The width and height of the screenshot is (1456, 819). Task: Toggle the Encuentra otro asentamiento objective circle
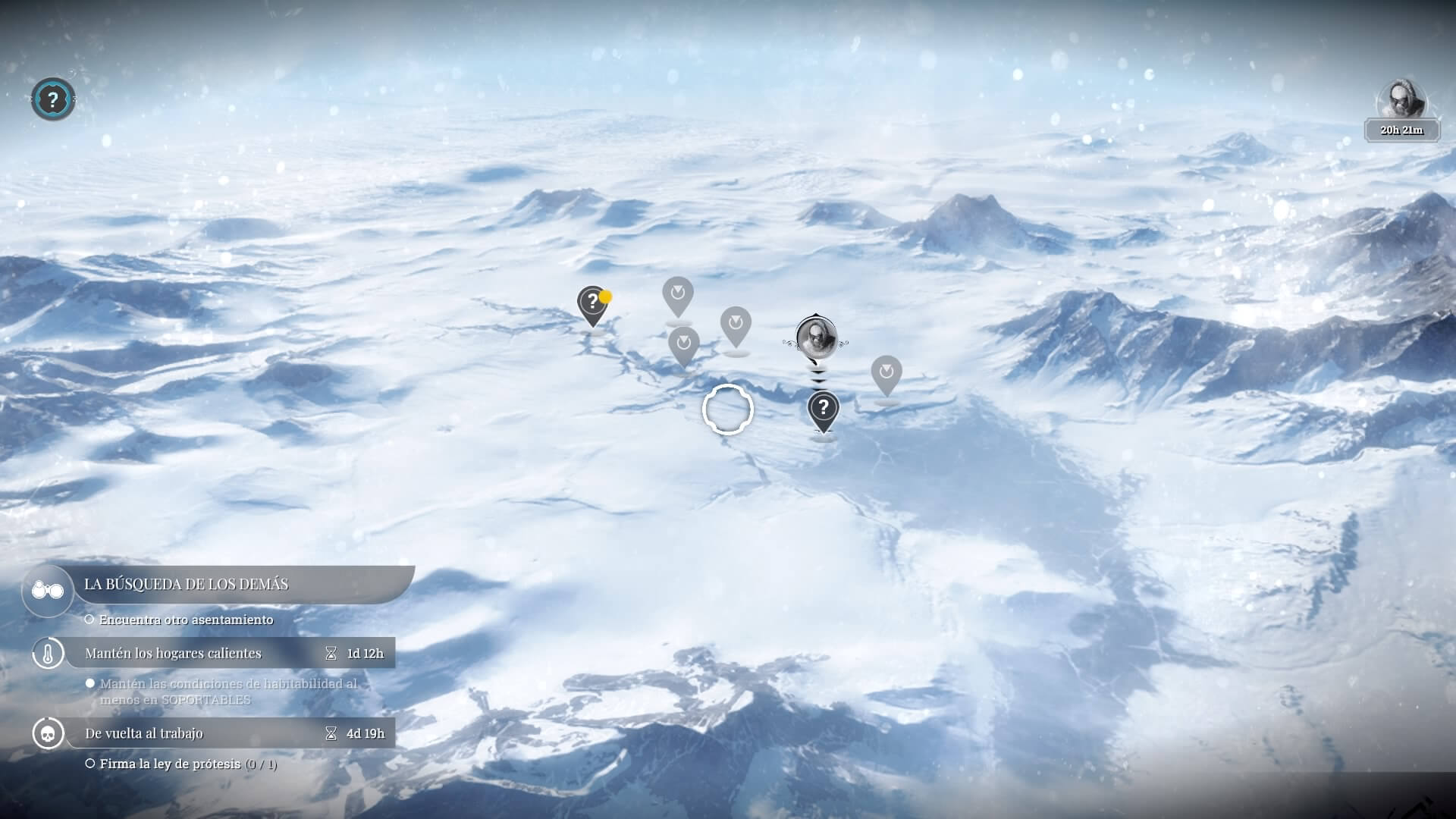88,619
